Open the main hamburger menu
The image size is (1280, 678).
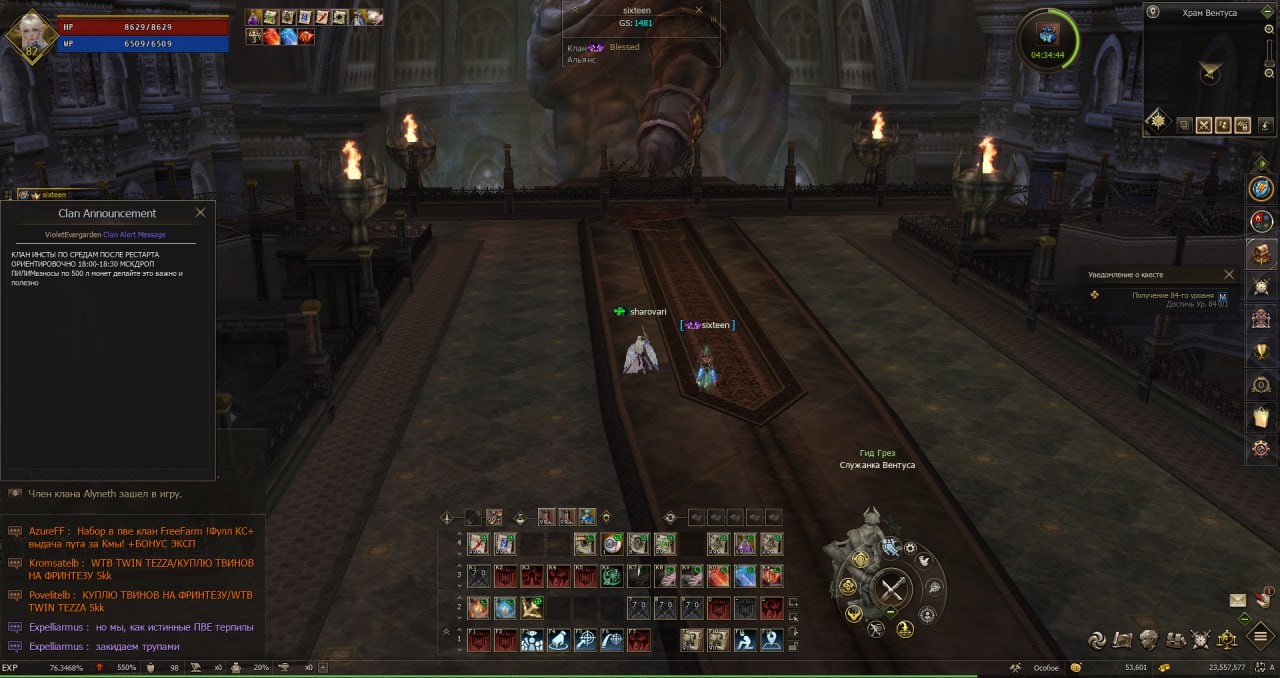pyautogui.click(x=1260, y=638)
